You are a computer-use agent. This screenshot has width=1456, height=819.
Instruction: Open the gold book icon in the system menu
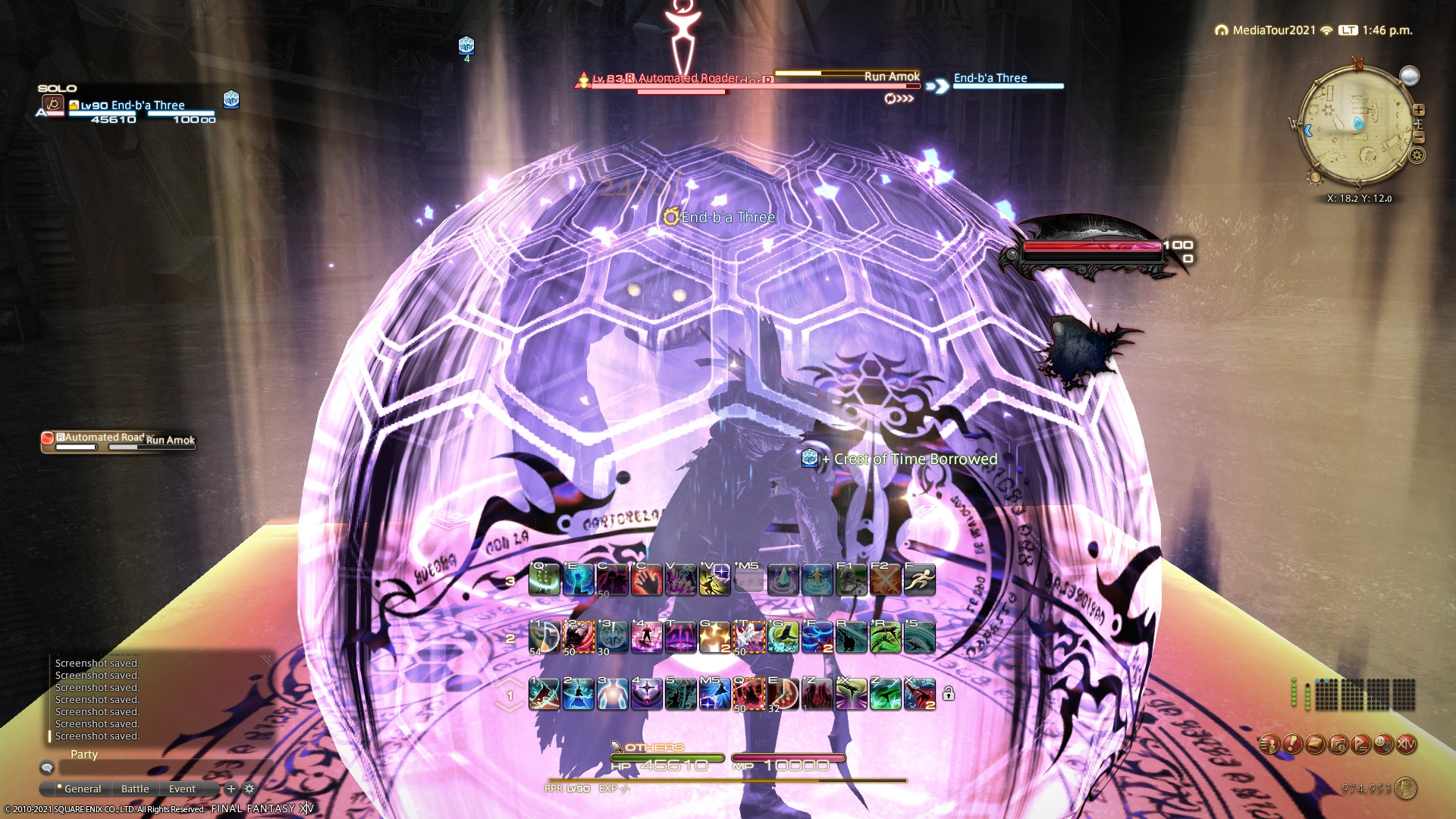click(1314, 744)
